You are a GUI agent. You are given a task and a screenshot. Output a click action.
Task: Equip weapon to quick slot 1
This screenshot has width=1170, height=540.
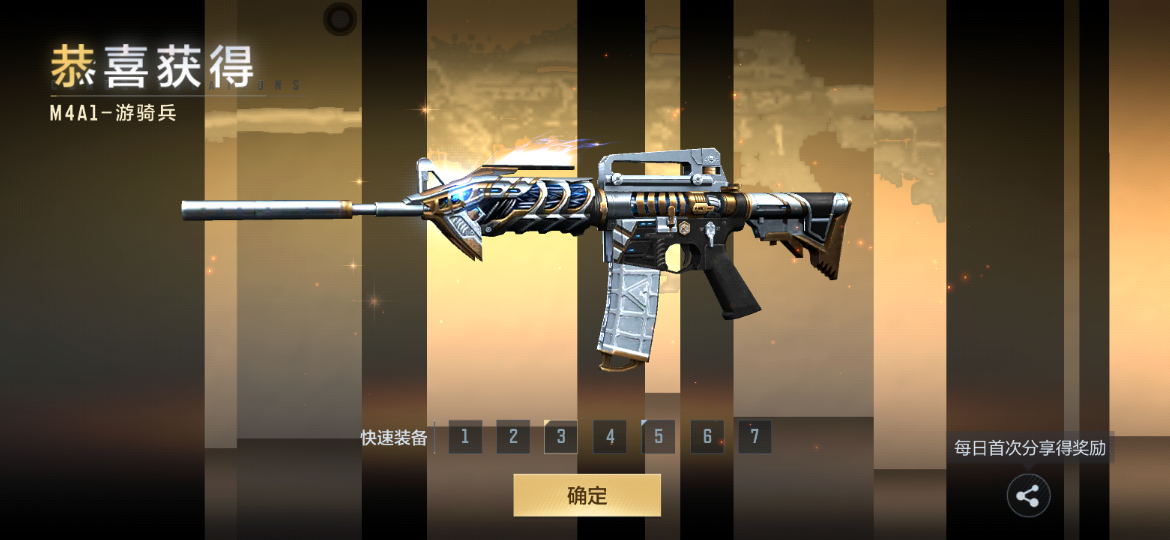coord(465,437)
